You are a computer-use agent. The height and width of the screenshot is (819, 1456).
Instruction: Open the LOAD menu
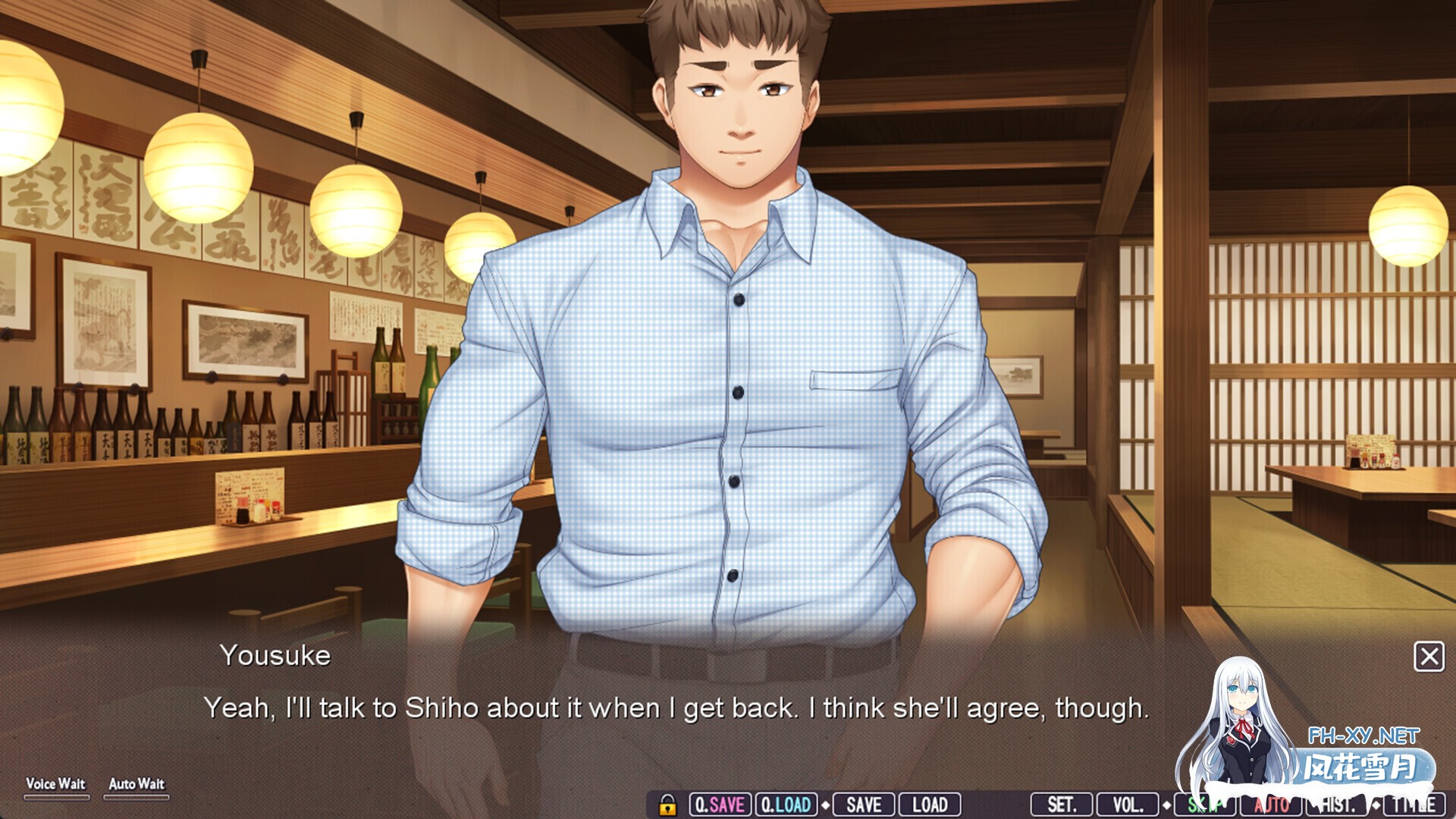coord(930,805)
